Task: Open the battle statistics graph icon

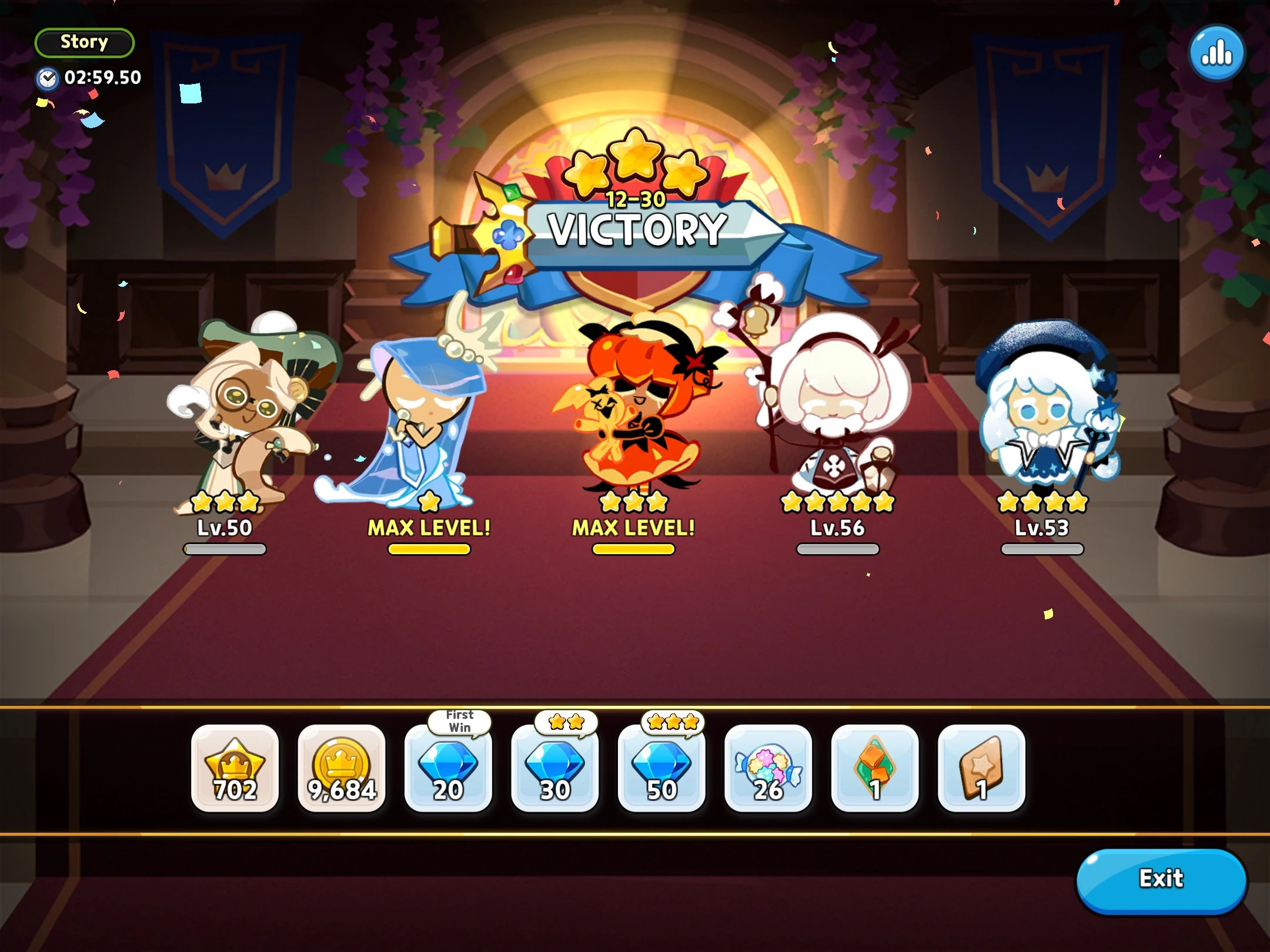Action: (x=1216, y=52)
